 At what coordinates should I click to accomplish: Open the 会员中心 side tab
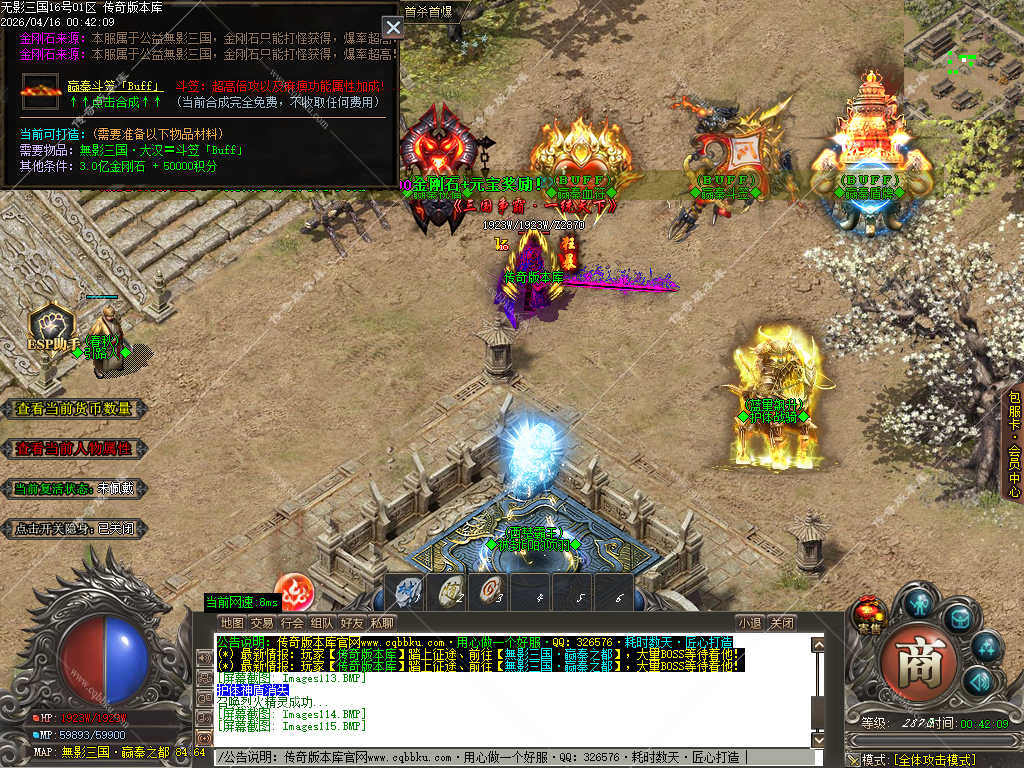[x=1013, y=445]
